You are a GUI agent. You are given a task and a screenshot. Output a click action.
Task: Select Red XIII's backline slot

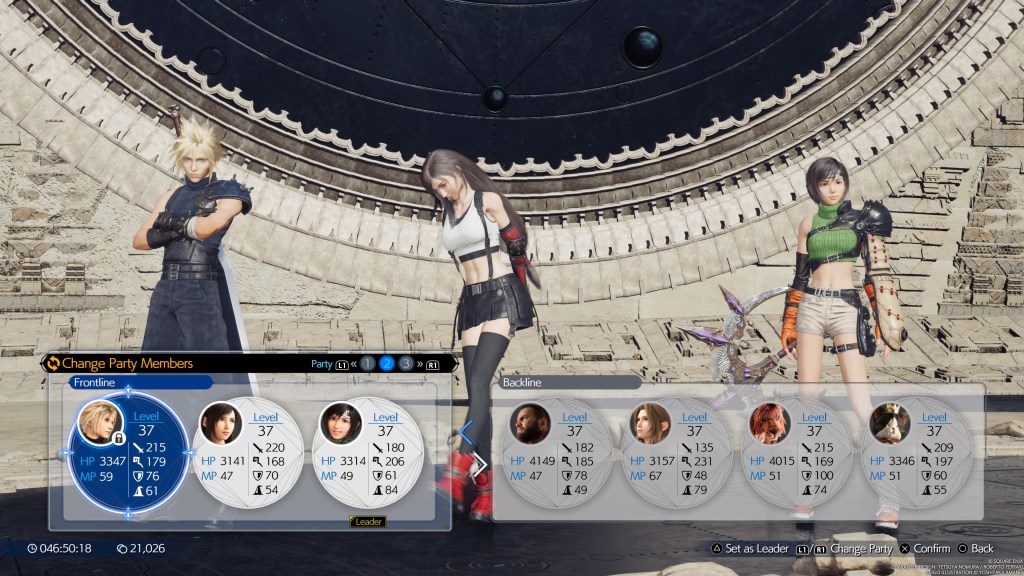click(x=798, y=455)
